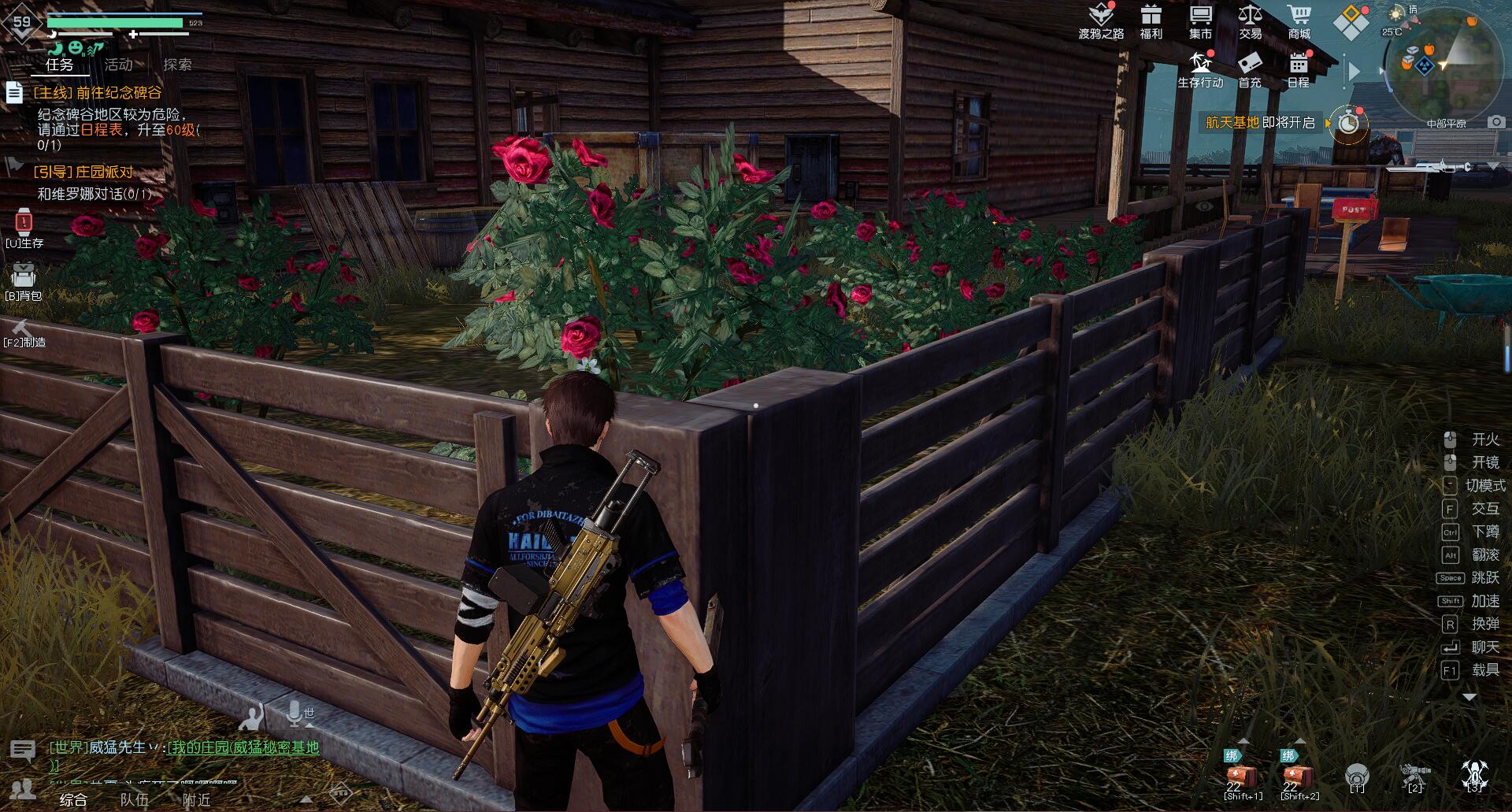Open 生存行动 event
Image resolution: width=1512 pixels, height=812 pixels.
click(x=1200, y=69)
